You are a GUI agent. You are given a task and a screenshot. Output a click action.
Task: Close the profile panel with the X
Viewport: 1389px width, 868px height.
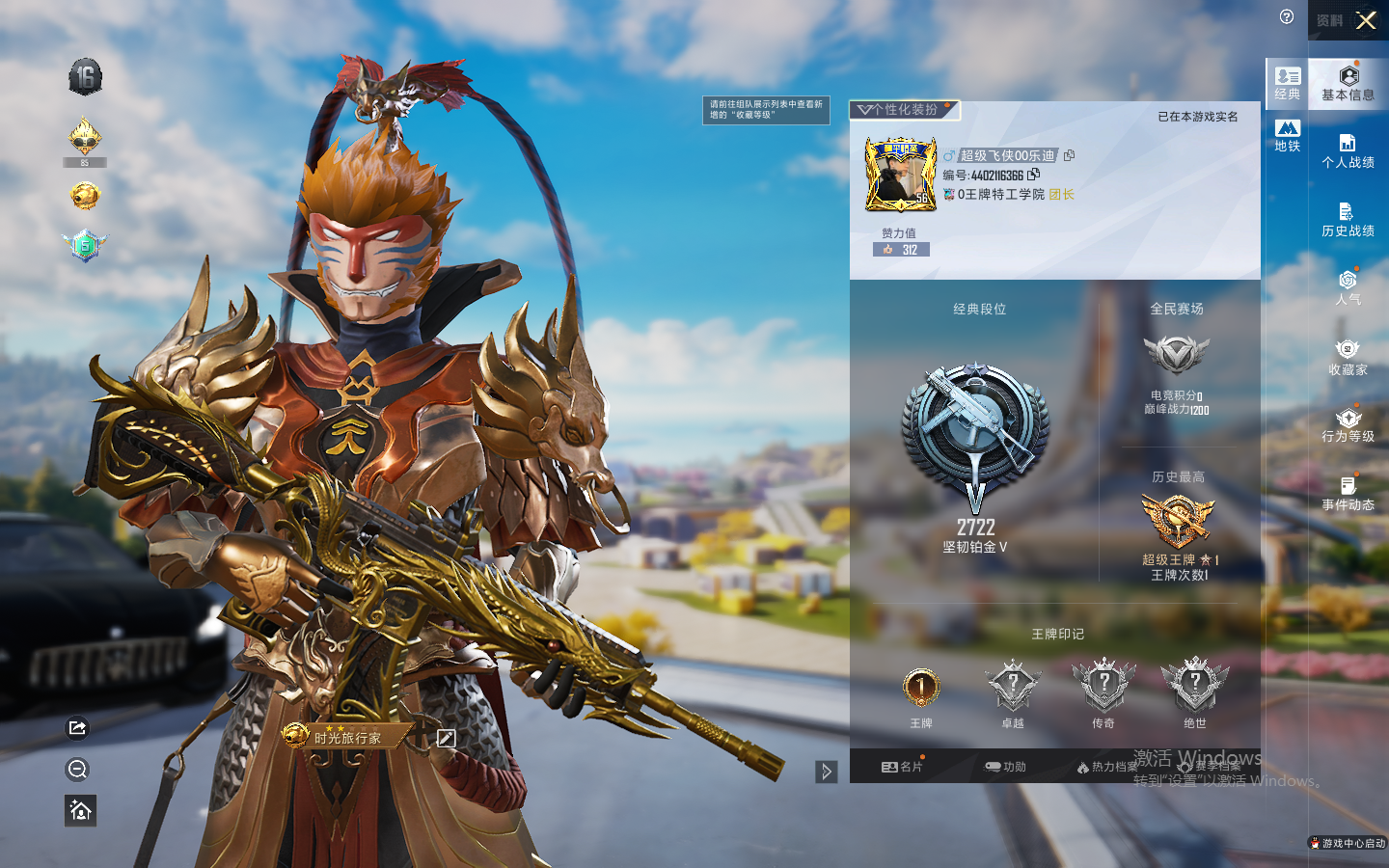click(1366, 20)
